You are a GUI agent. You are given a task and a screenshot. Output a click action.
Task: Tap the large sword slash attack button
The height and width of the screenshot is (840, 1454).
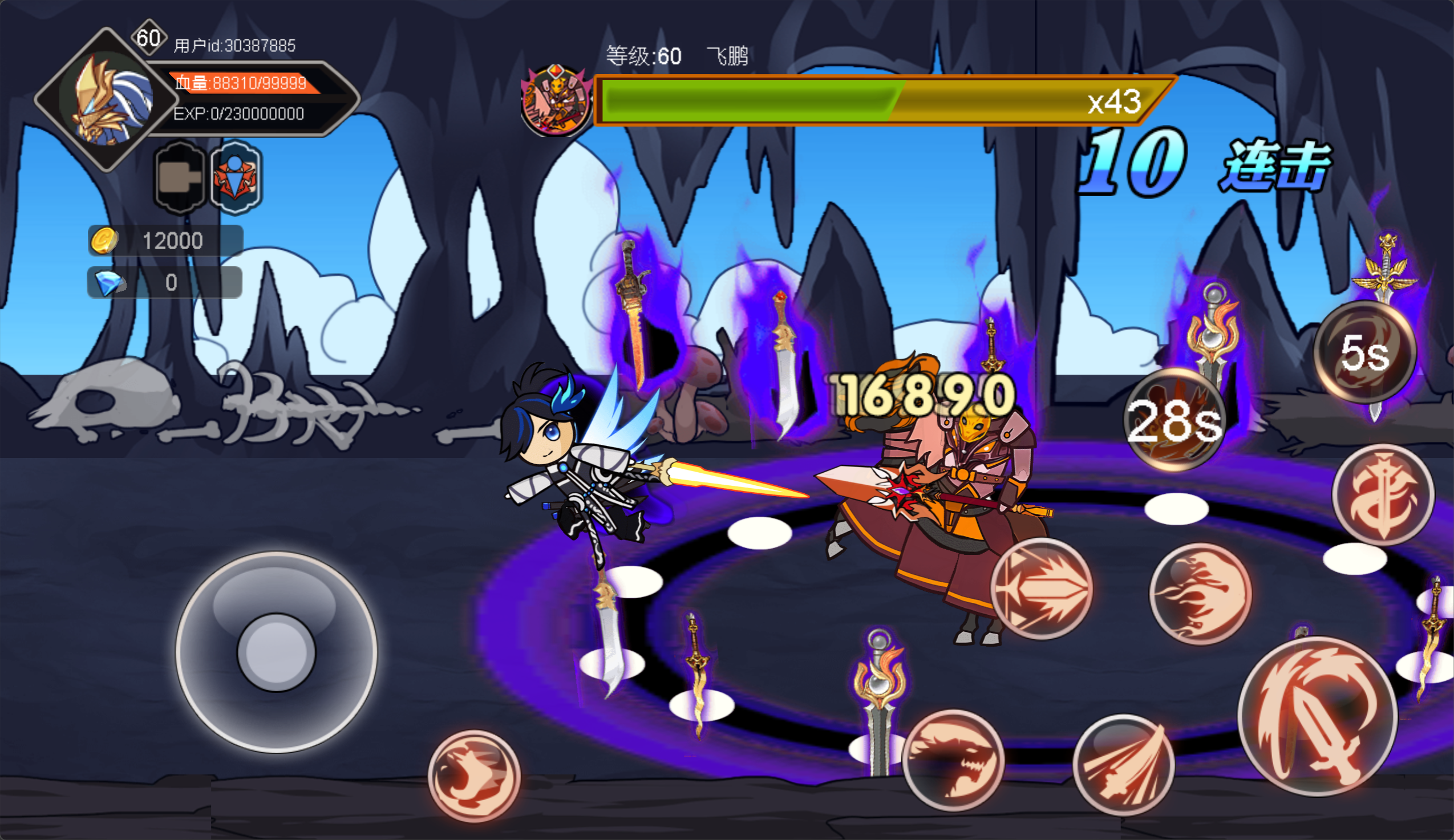tap(1317, 716)
